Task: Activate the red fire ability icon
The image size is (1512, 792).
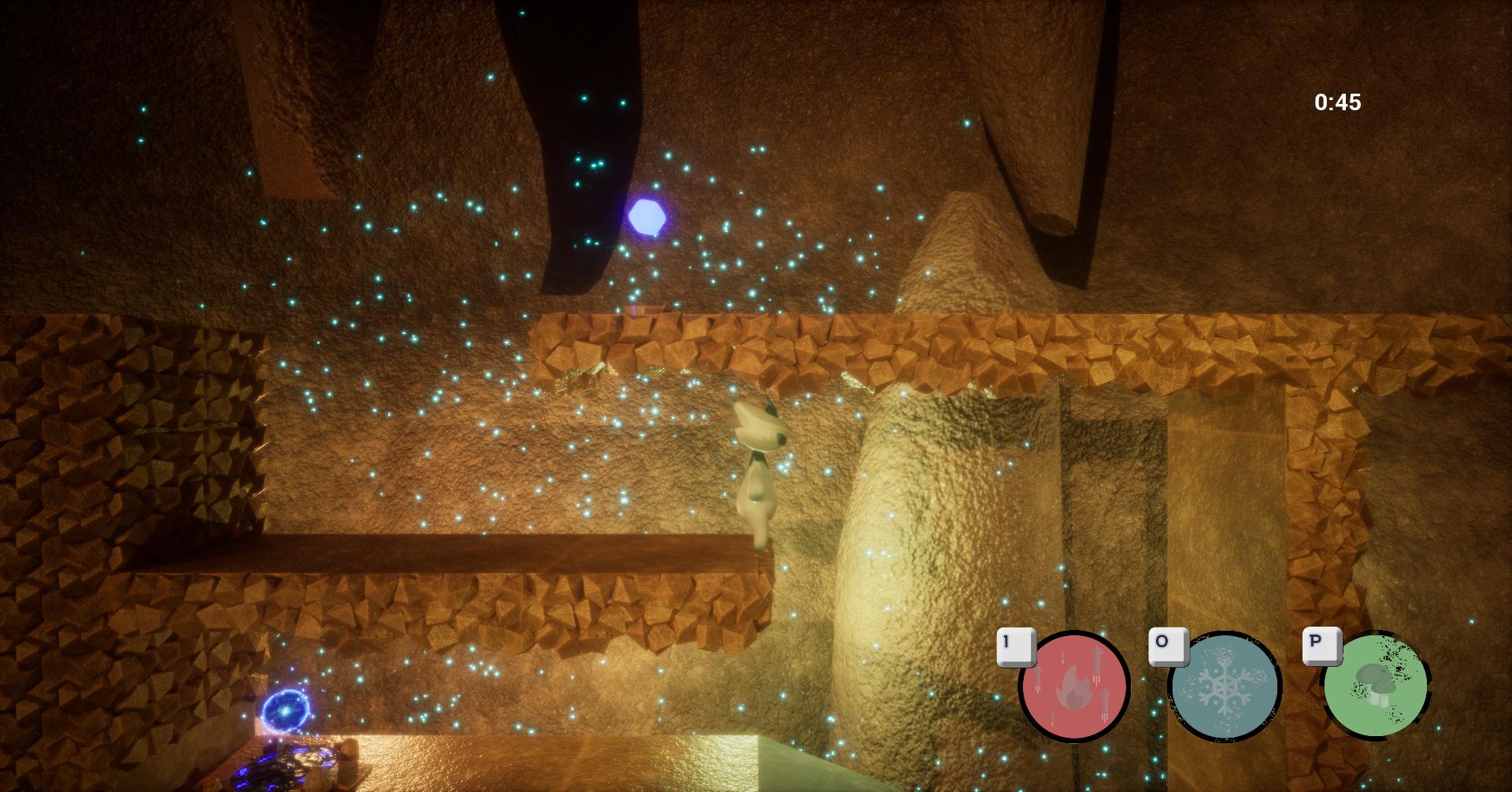Action: pos(1074,687)
